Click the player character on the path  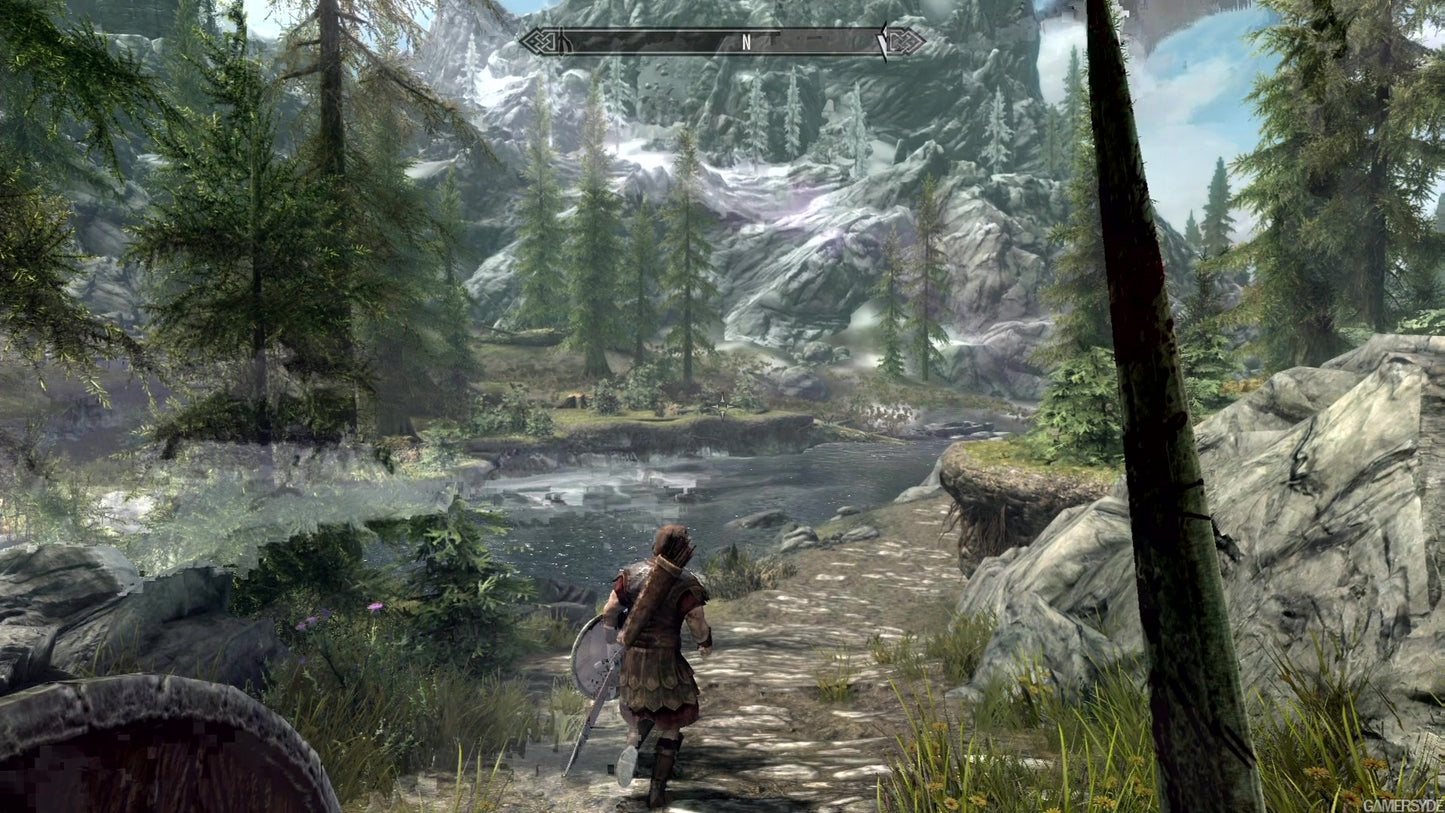click(x=660, y=650)
